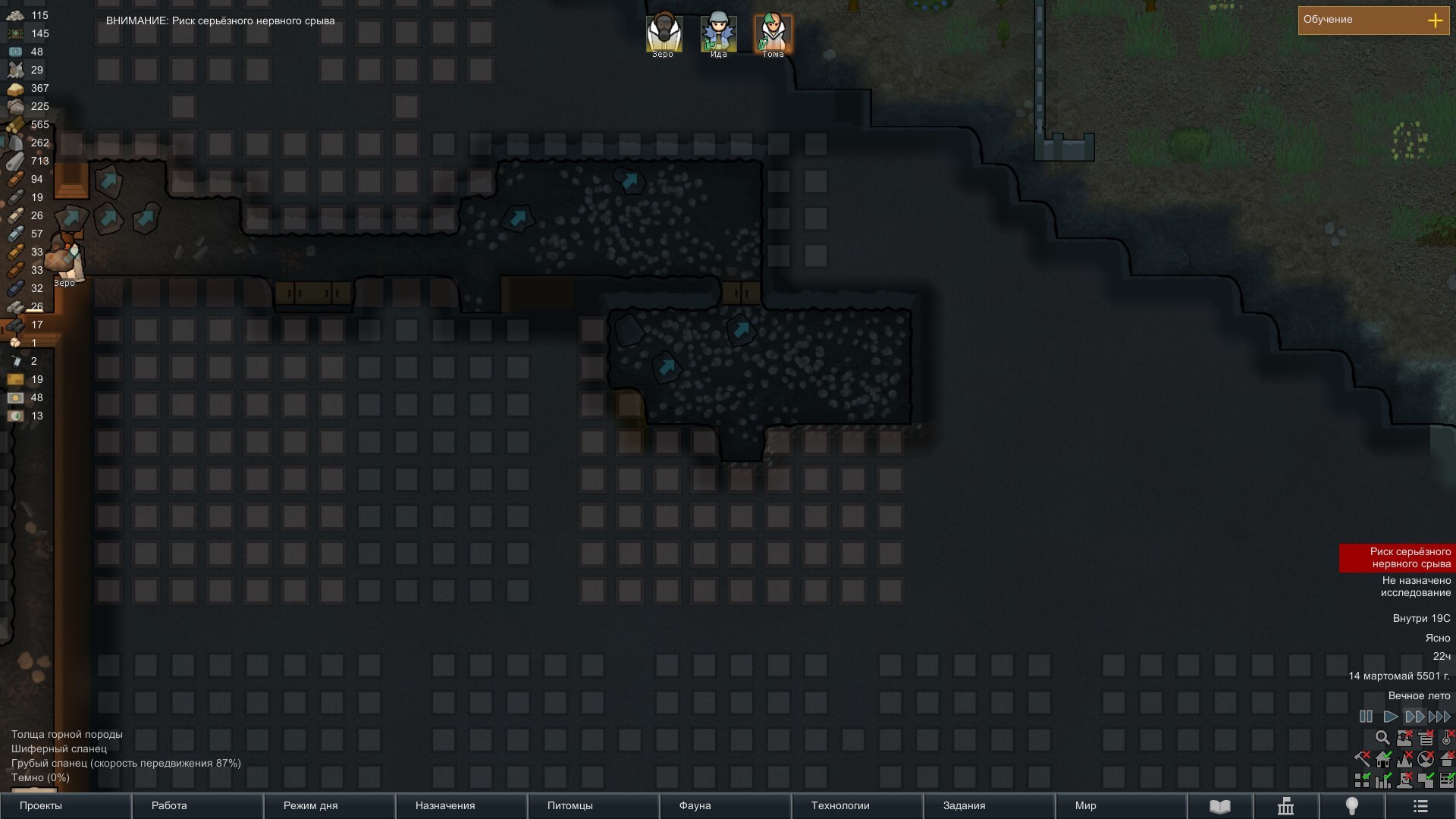Select colonist Ида portrait
This screenshot has width=1456, height=819.
click(718, 33)
